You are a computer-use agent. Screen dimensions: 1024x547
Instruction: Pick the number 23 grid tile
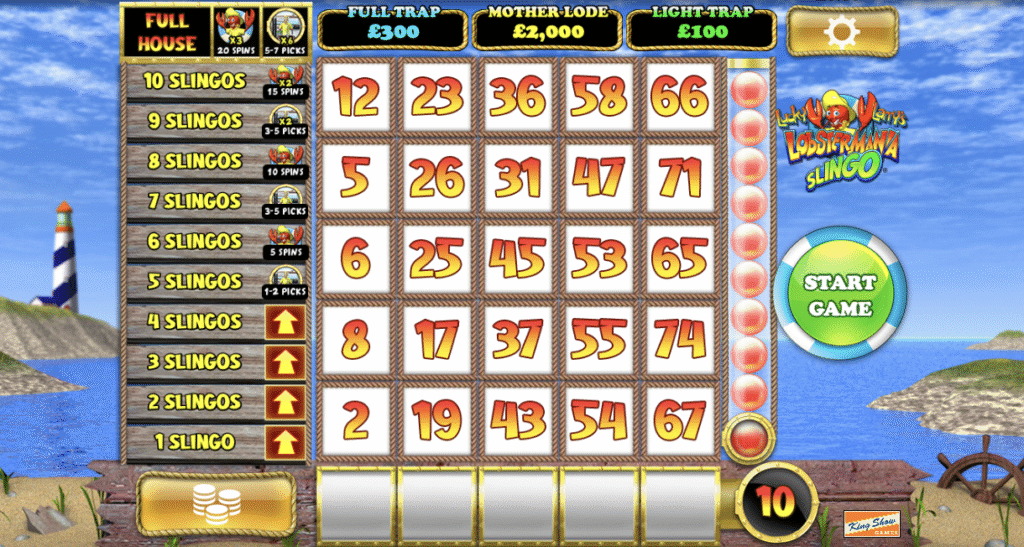[436, 97]
